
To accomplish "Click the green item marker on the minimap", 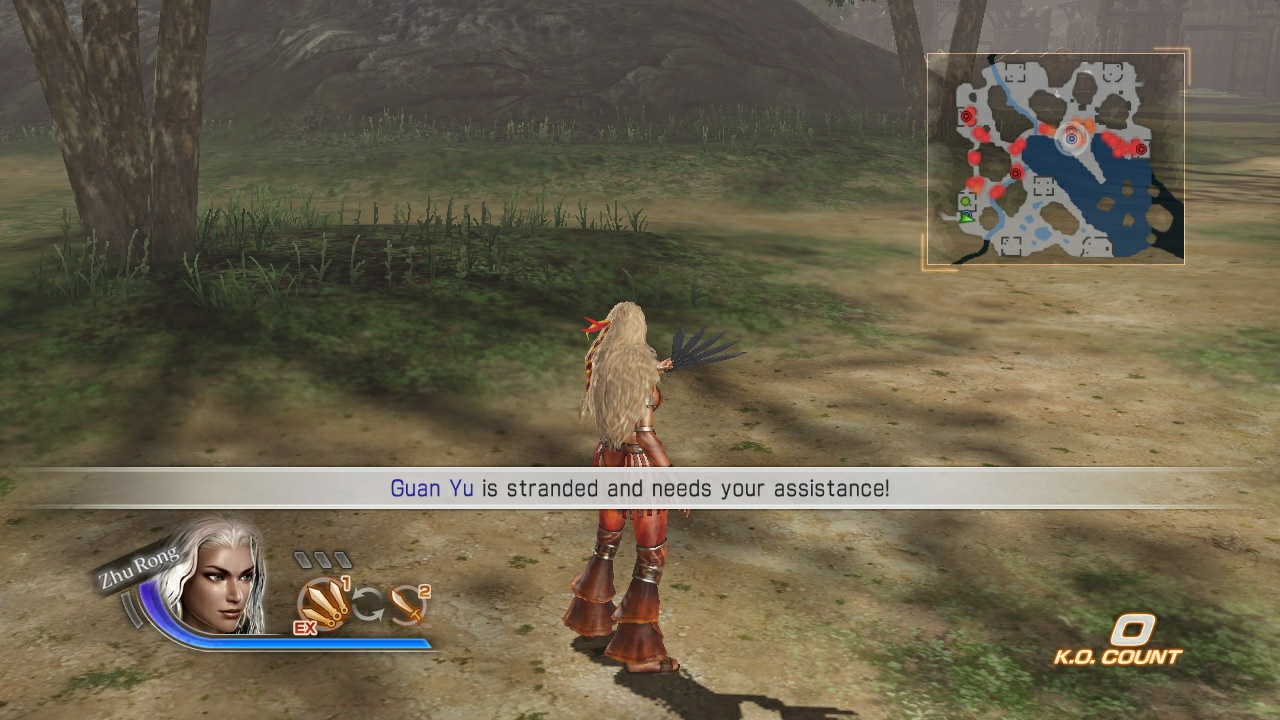I will (965, 201).
